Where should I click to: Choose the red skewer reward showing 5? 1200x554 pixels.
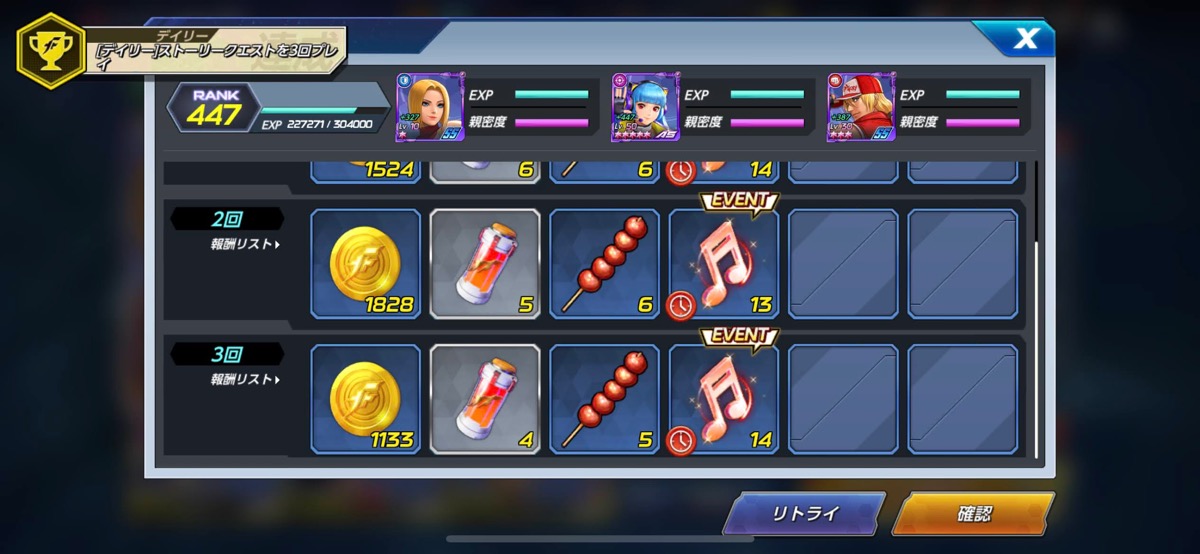(x=605, y=399)
